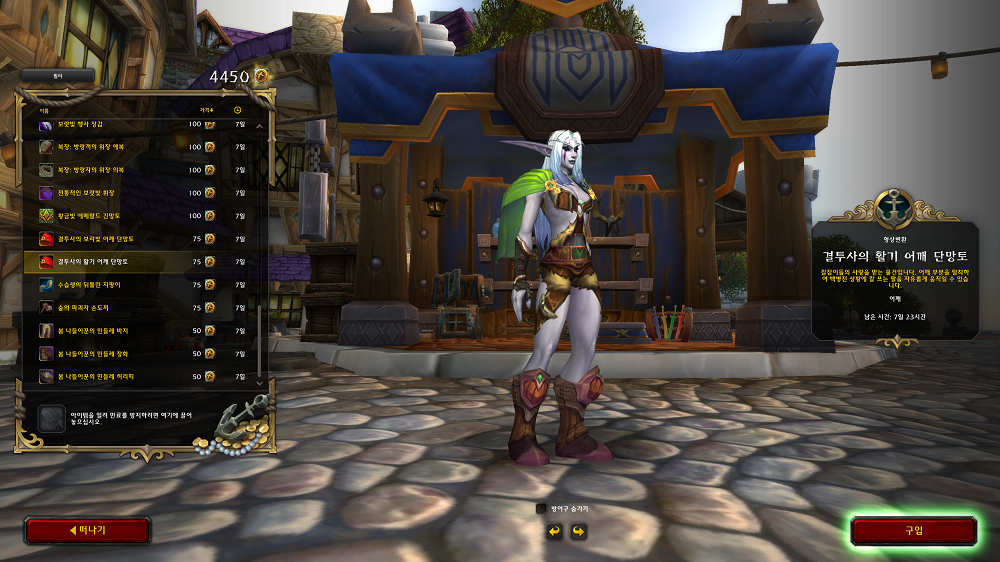Sort the list by the 가격 price column

pyautogui.click(x=205, y=109)
